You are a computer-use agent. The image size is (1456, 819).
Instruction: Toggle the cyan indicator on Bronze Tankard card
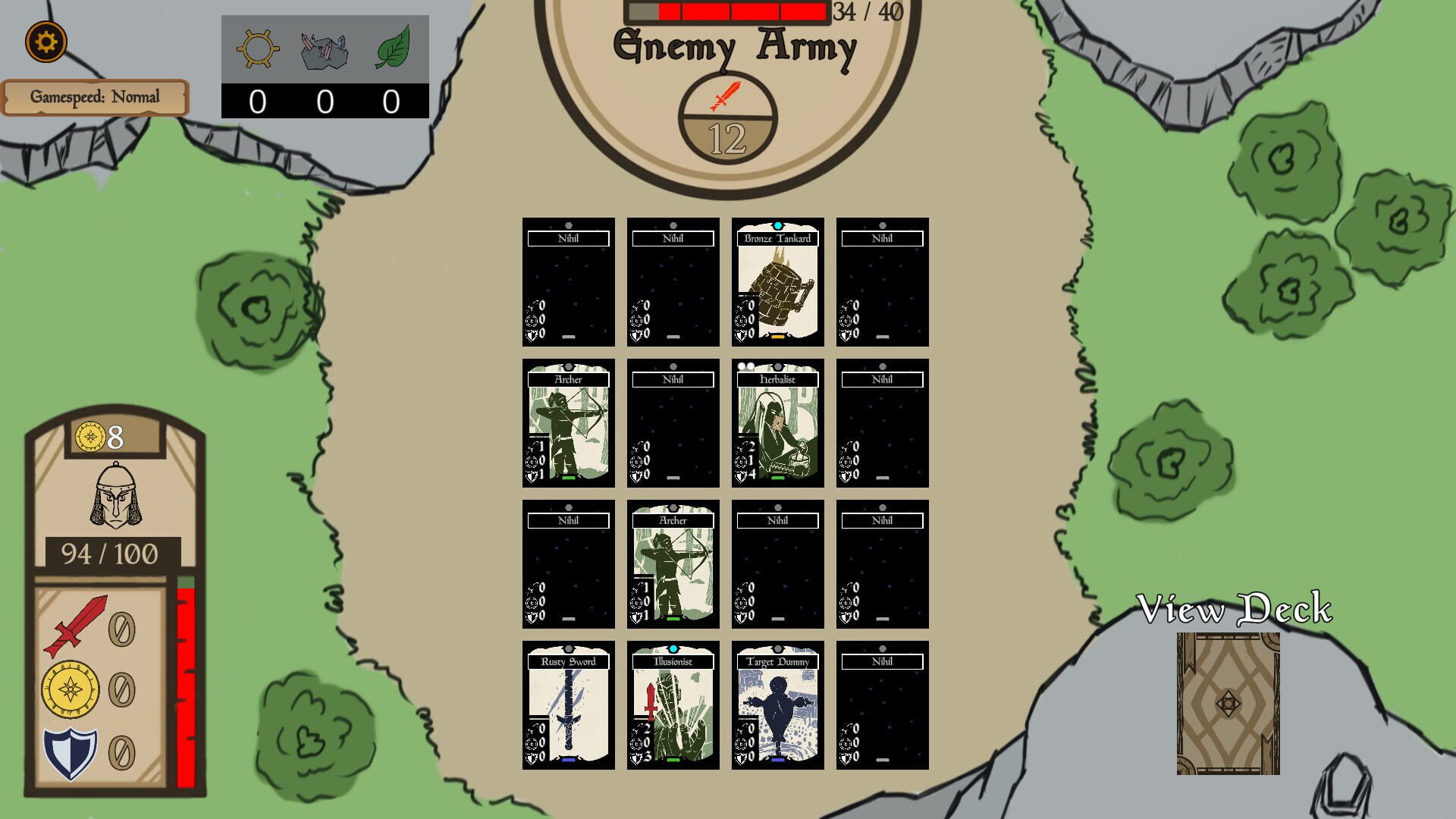[778, 224]
